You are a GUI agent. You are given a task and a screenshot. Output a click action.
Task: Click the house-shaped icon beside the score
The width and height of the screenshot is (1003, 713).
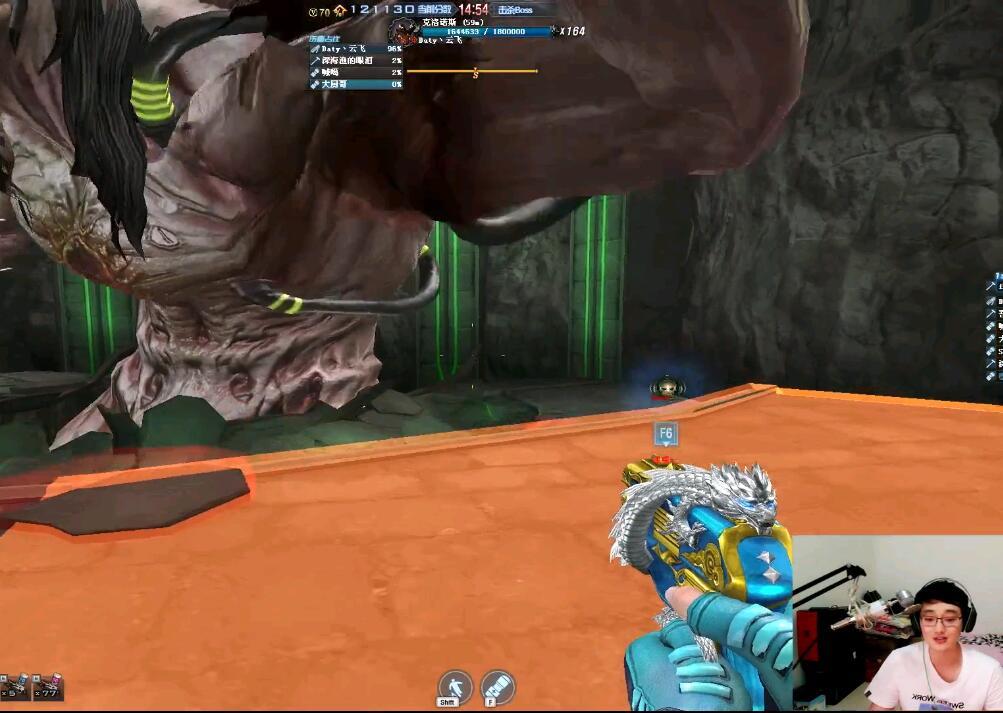[340, 10]
